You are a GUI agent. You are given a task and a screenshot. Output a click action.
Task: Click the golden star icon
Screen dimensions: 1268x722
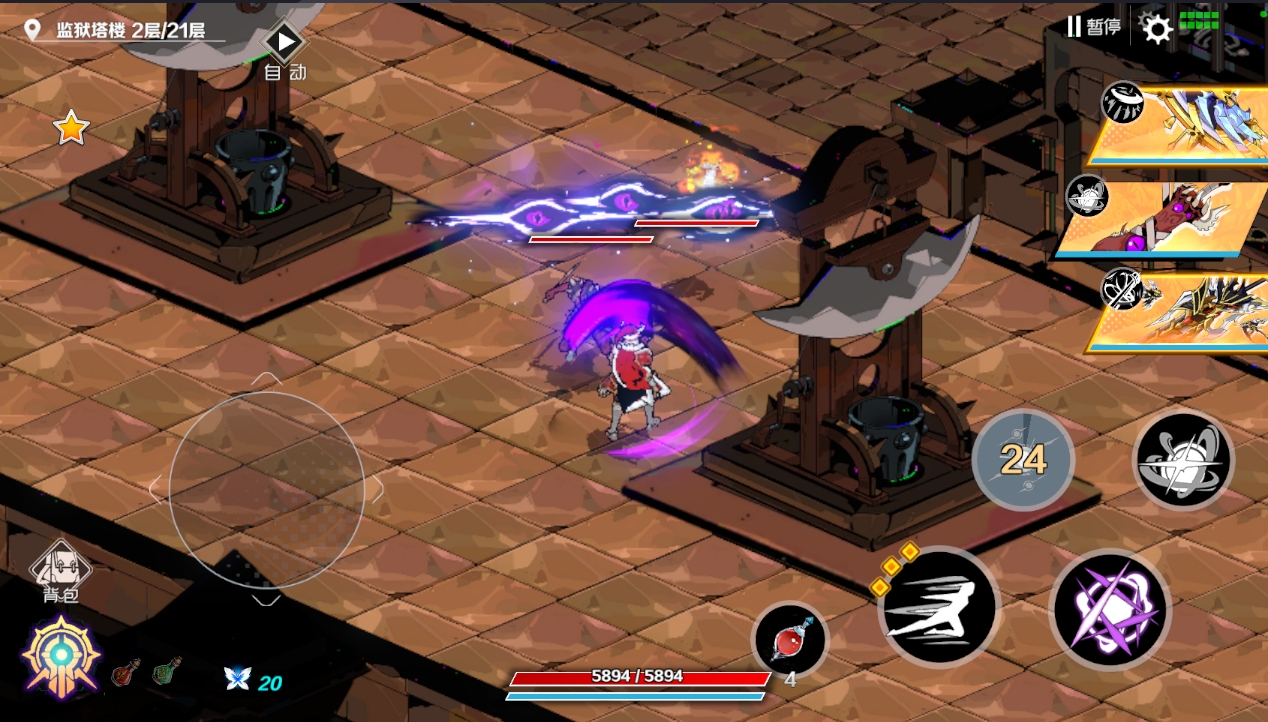coord(71,128)
